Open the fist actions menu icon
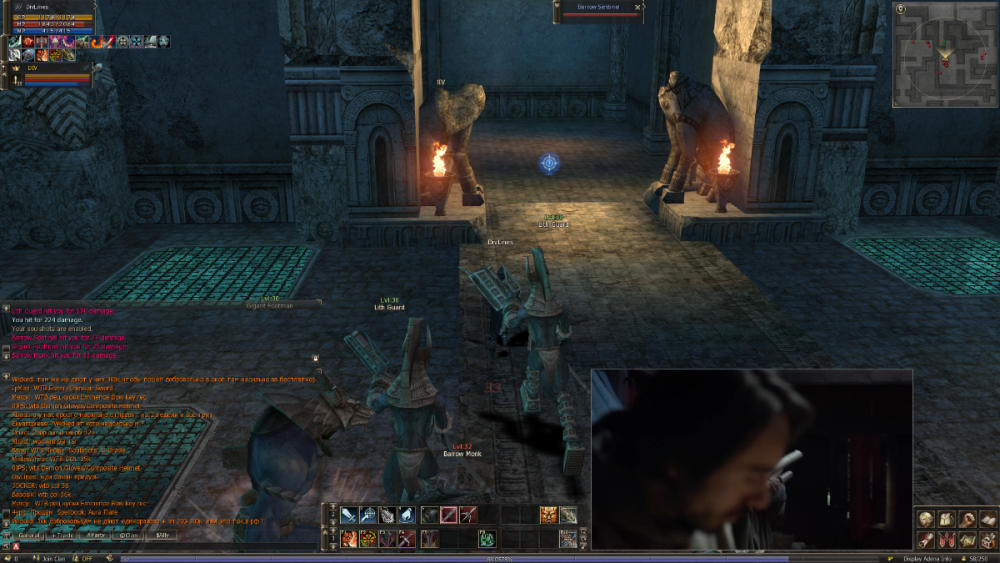The image size is (1000, 563). tap(966, 519)
